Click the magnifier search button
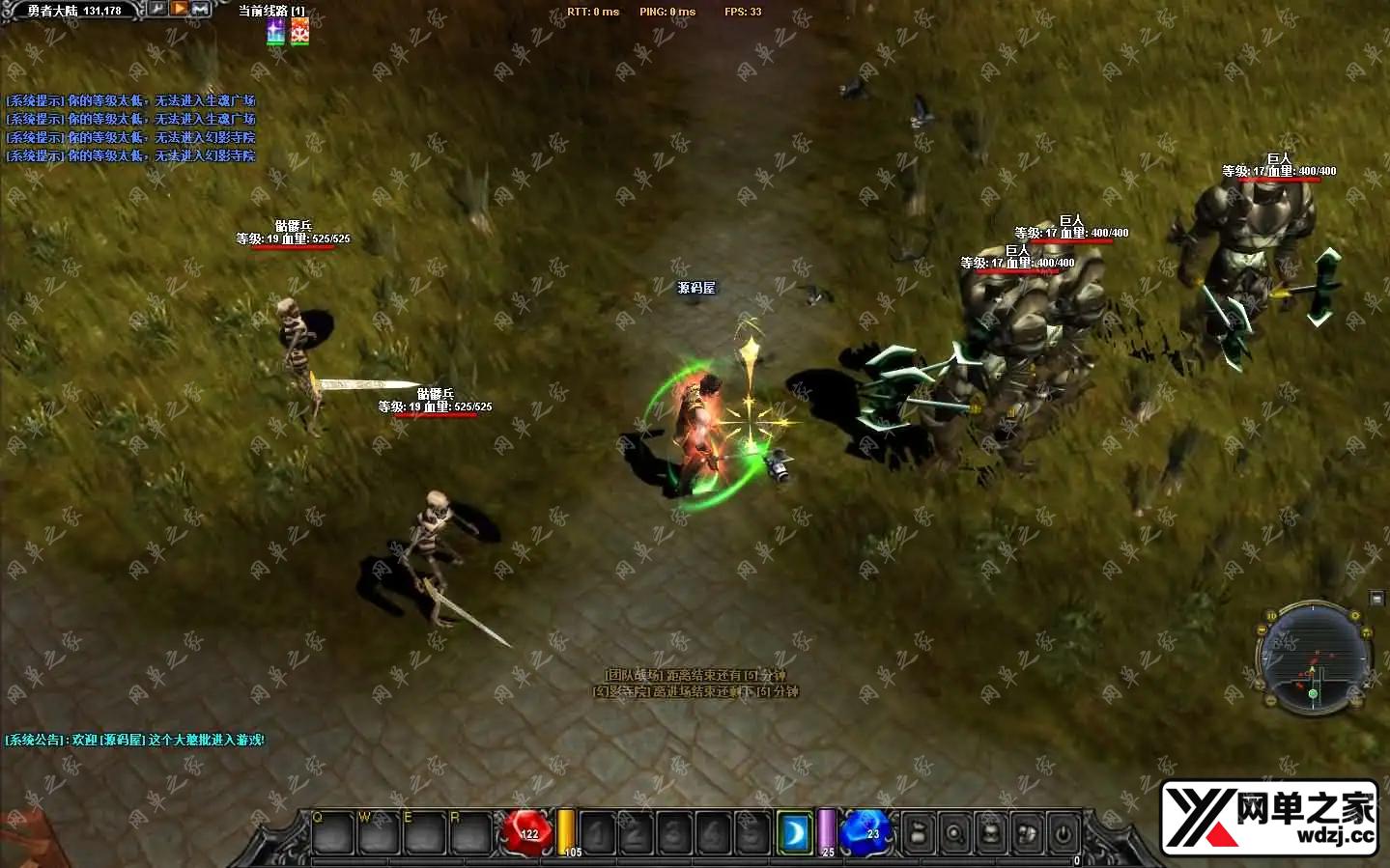The height and width of the screenshot is (868, 1390). [954, 832]
